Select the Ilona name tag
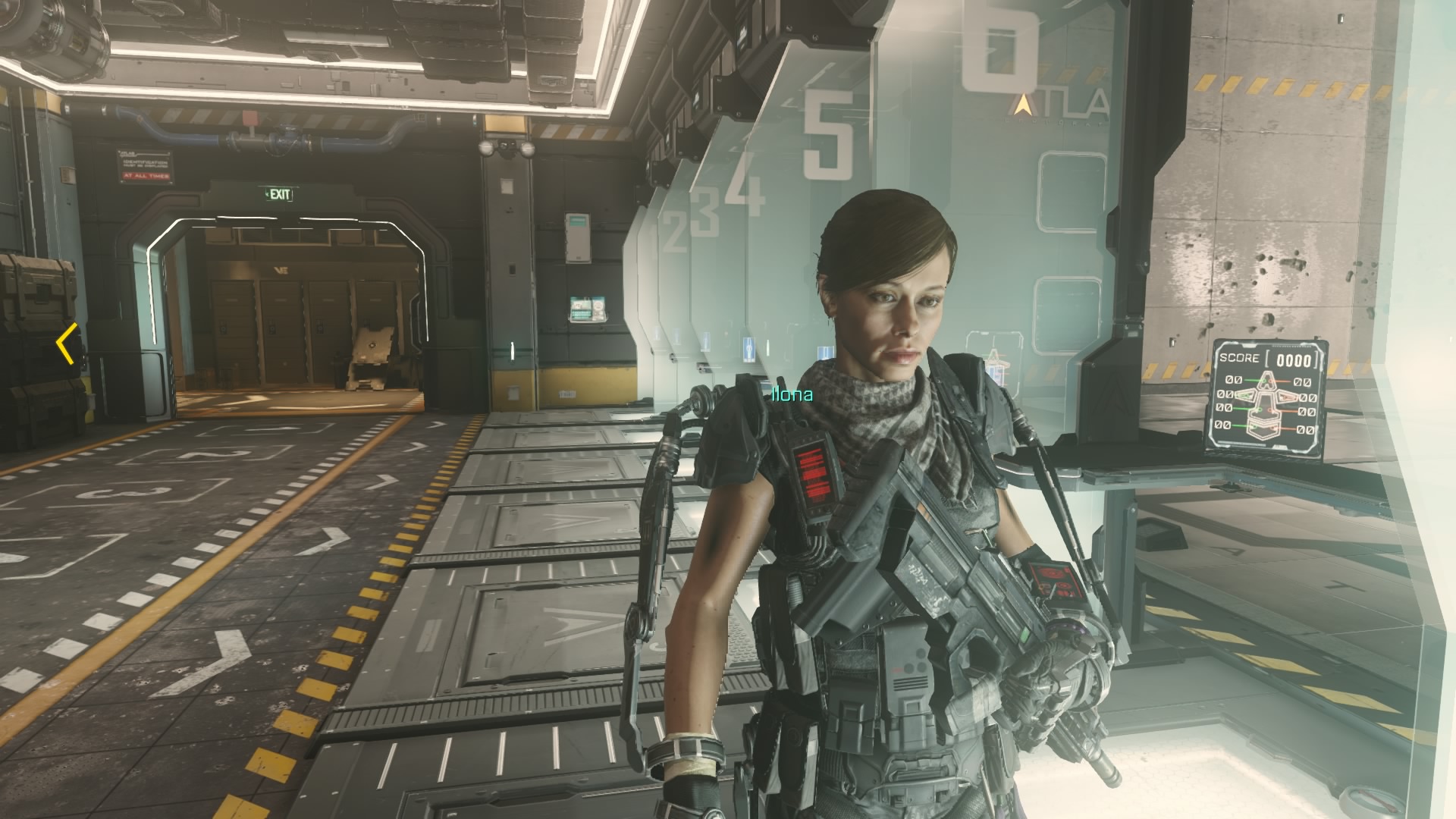This screenshot has width=1456, height=819. 792,394
